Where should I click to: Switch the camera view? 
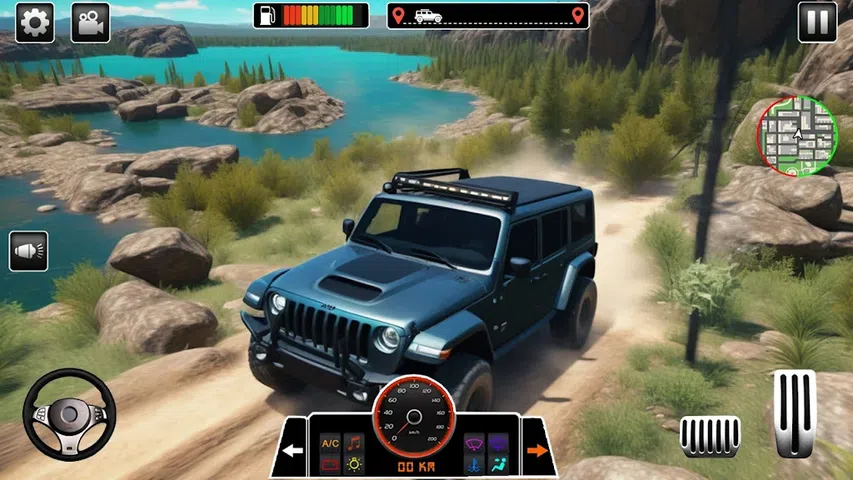tap(90, 21)
